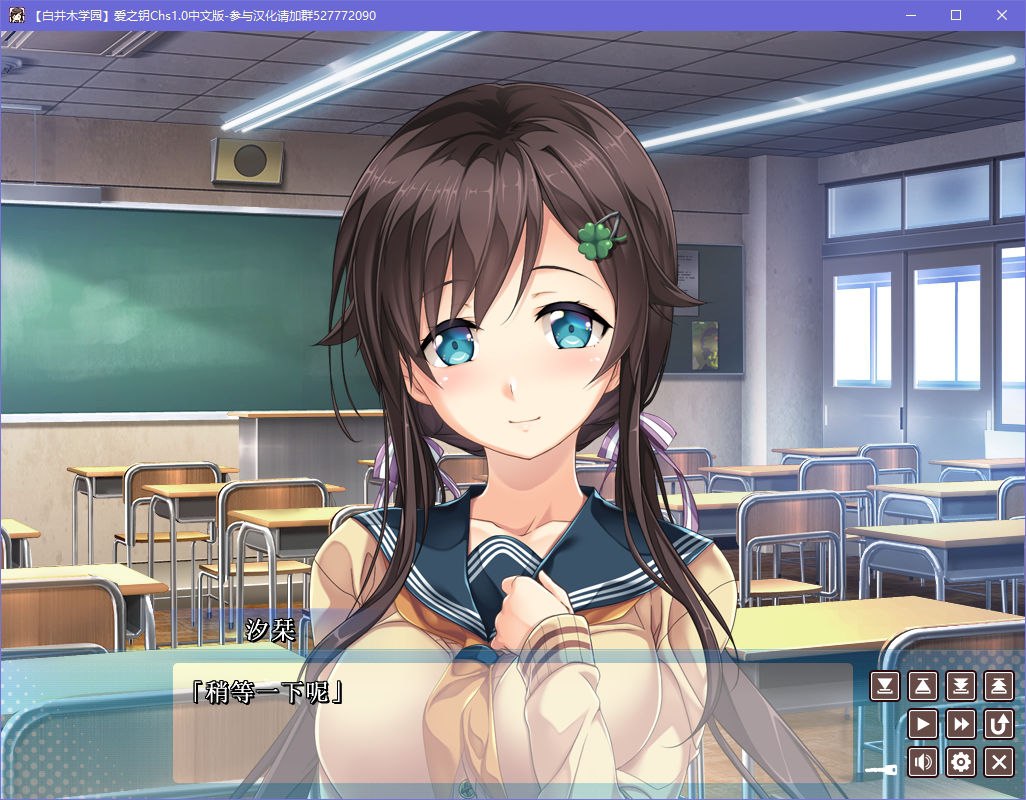Open settings with the gear icon
Screen dimensions: 1026x800
[961, 762]
